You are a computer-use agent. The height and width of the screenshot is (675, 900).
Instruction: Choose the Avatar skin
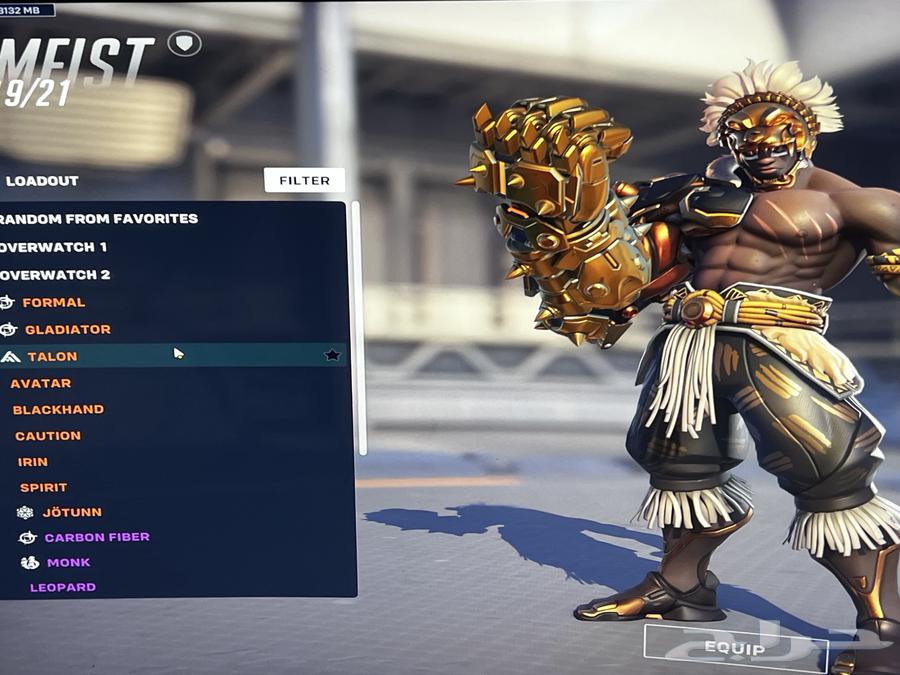41,383
